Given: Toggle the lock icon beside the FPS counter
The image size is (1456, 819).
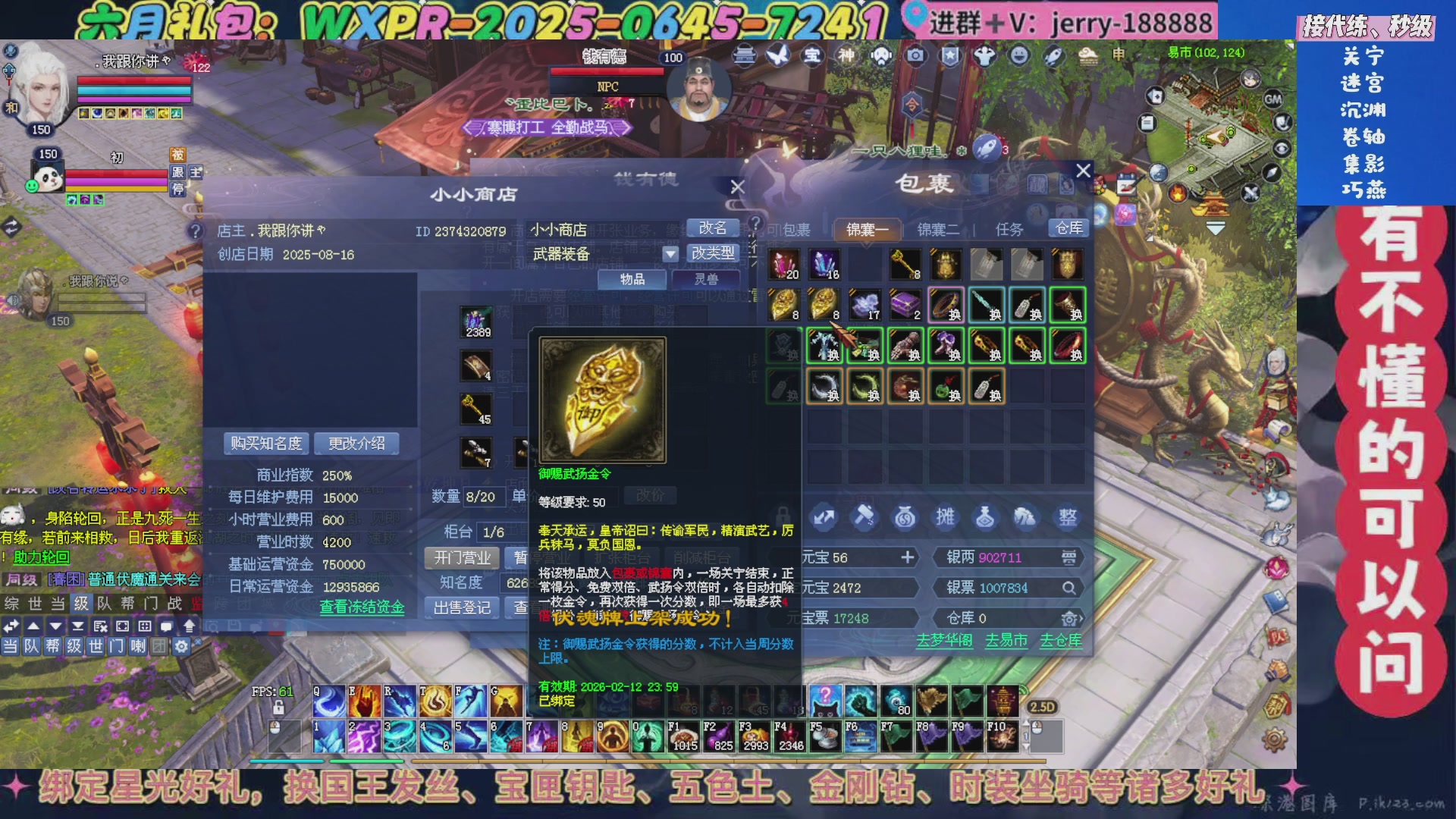Looking at the screenshot, I should pos(278,708).
